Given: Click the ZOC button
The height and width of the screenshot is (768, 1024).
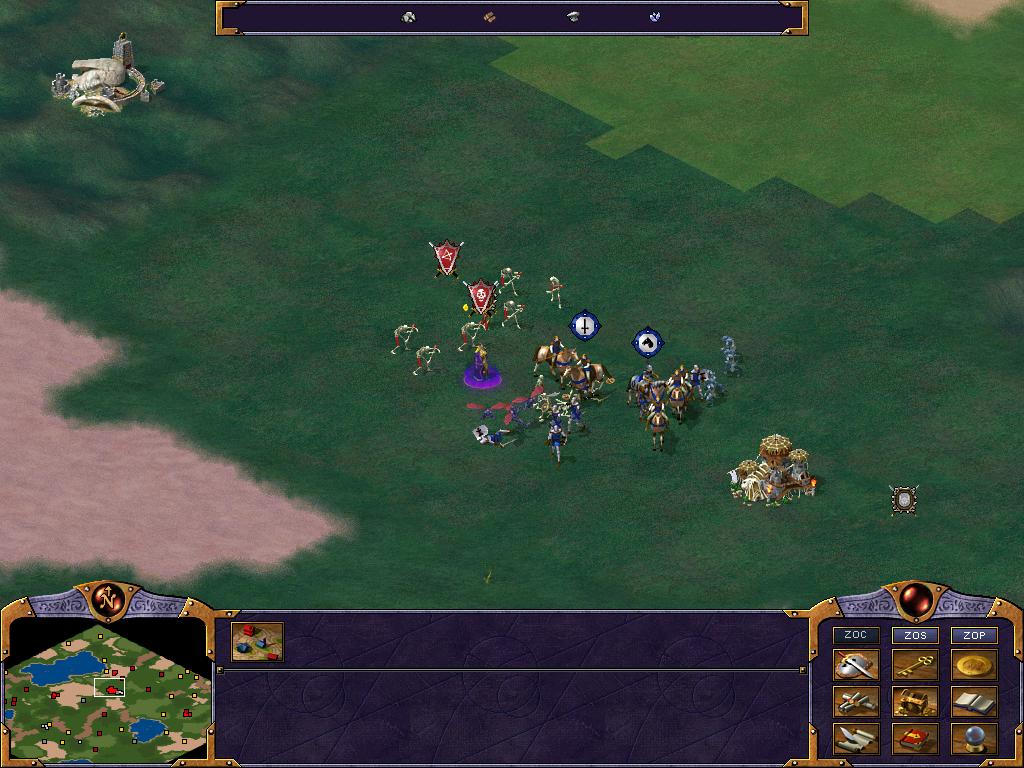Looking at the screenshot, I should point(856,635).
